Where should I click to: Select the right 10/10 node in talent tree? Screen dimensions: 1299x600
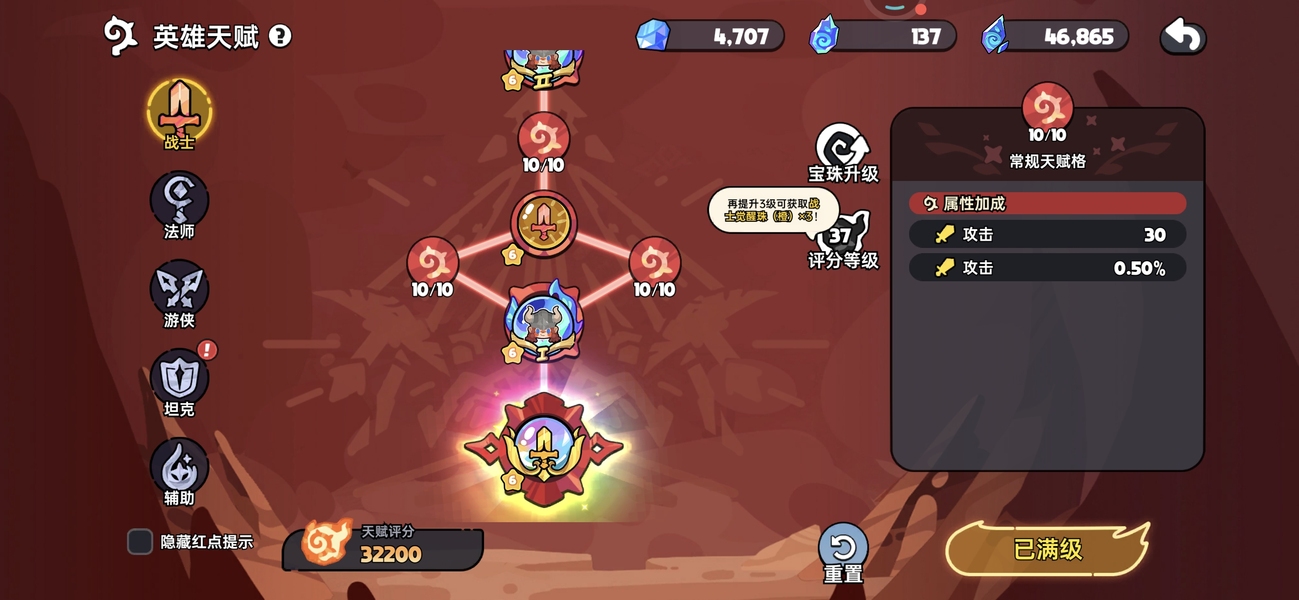pos(654,264)
